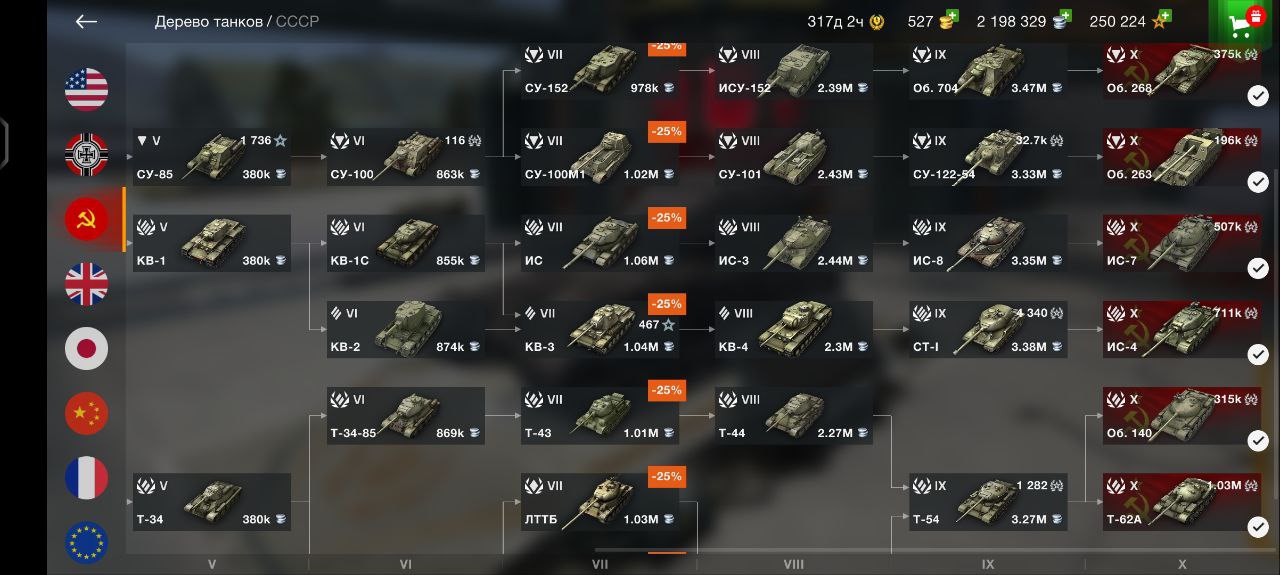Switch to the Germany nation flag
Screen dimensions: 1280x575
point(87,155)
